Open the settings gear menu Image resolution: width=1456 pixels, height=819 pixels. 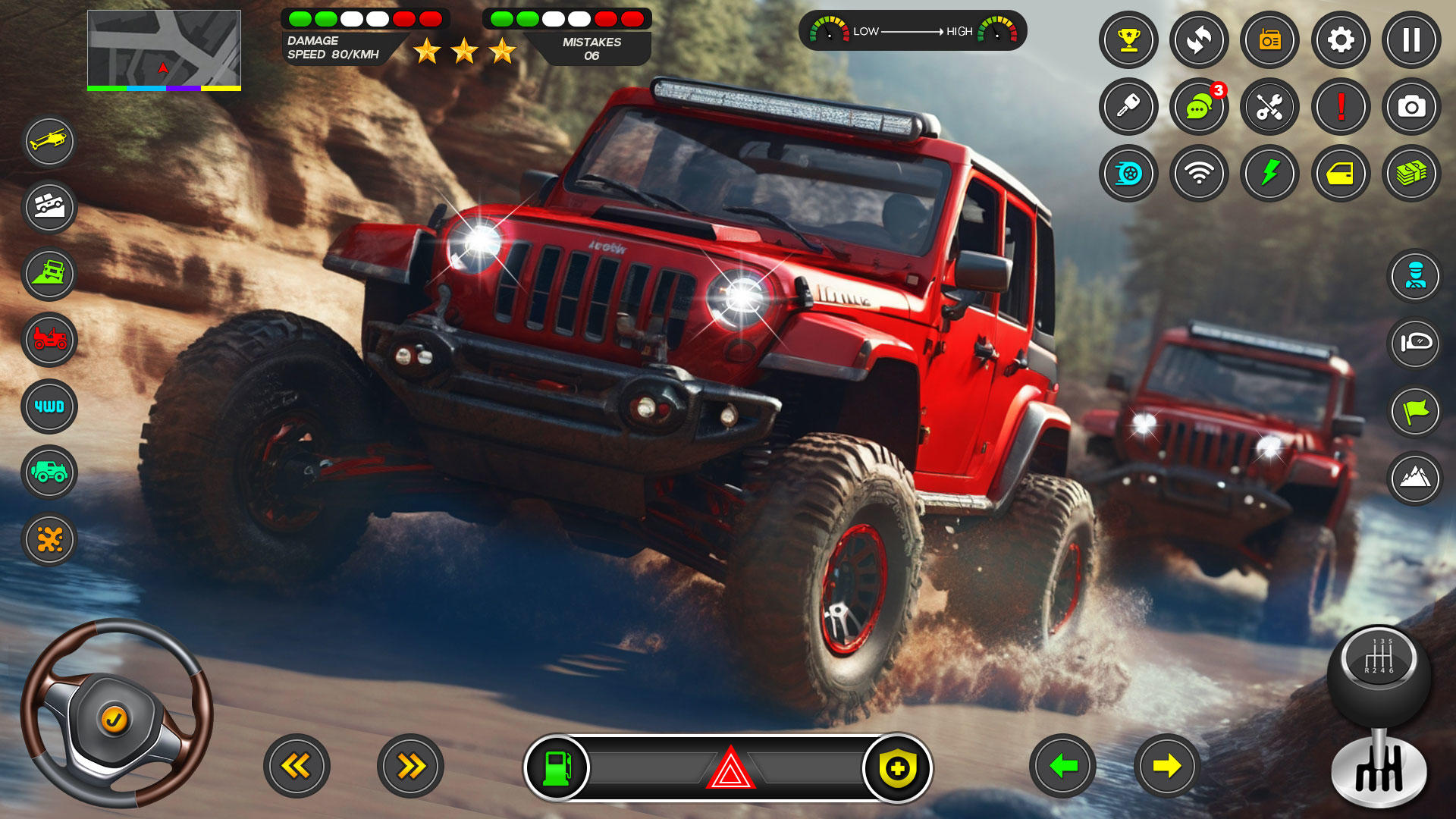(1339, 41)
